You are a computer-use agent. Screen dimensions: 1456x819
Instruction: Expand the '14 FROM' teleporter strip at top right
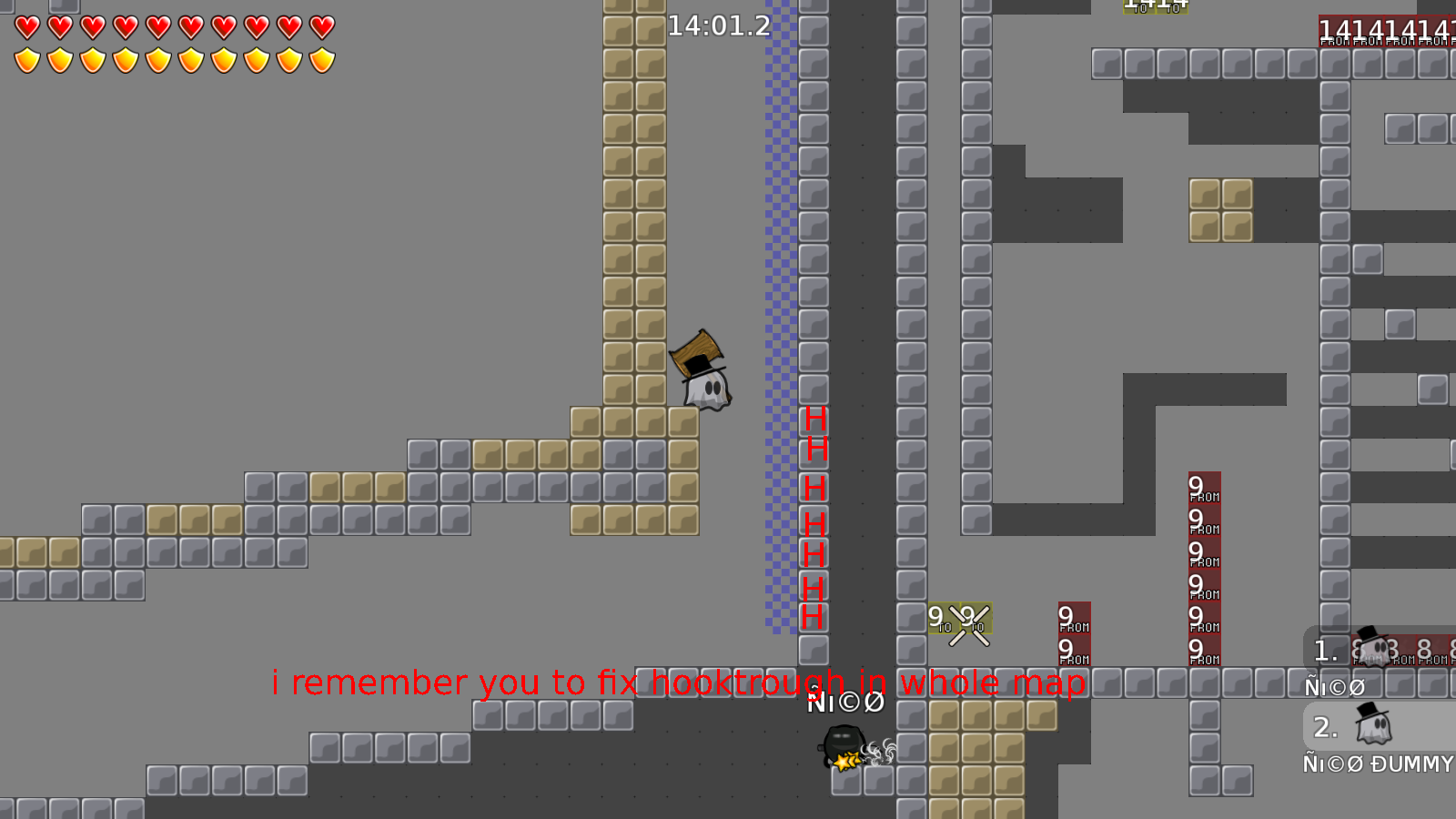click(x=1383, y=32)
